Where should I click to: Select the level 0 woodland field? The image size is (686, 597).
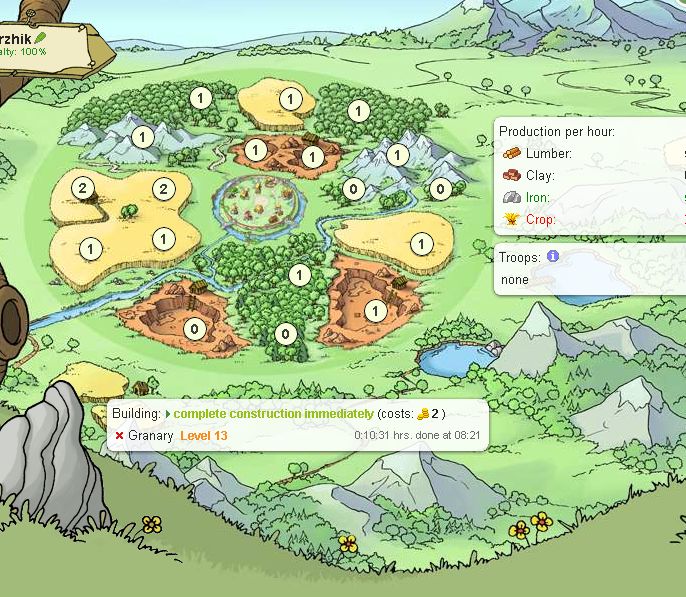[x=286, y=334]
